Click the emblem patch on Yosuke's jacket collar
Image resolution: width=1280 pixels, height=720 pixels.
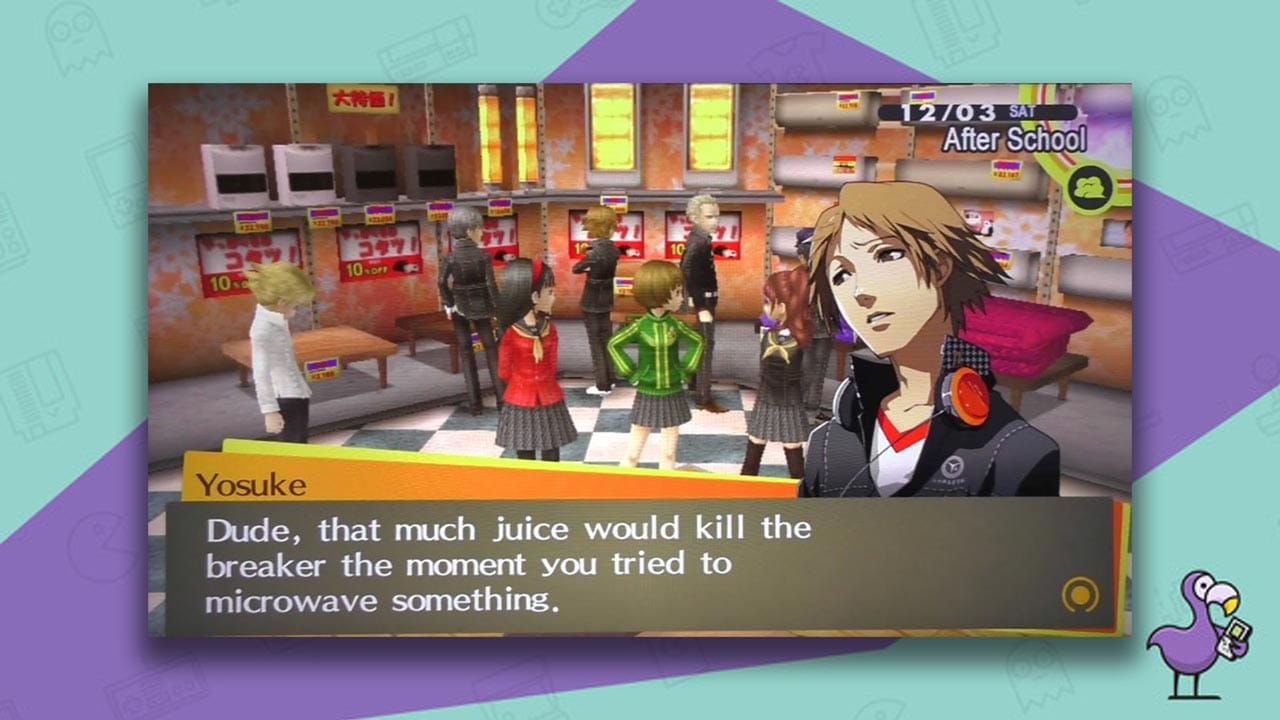(x=954, y=465)
